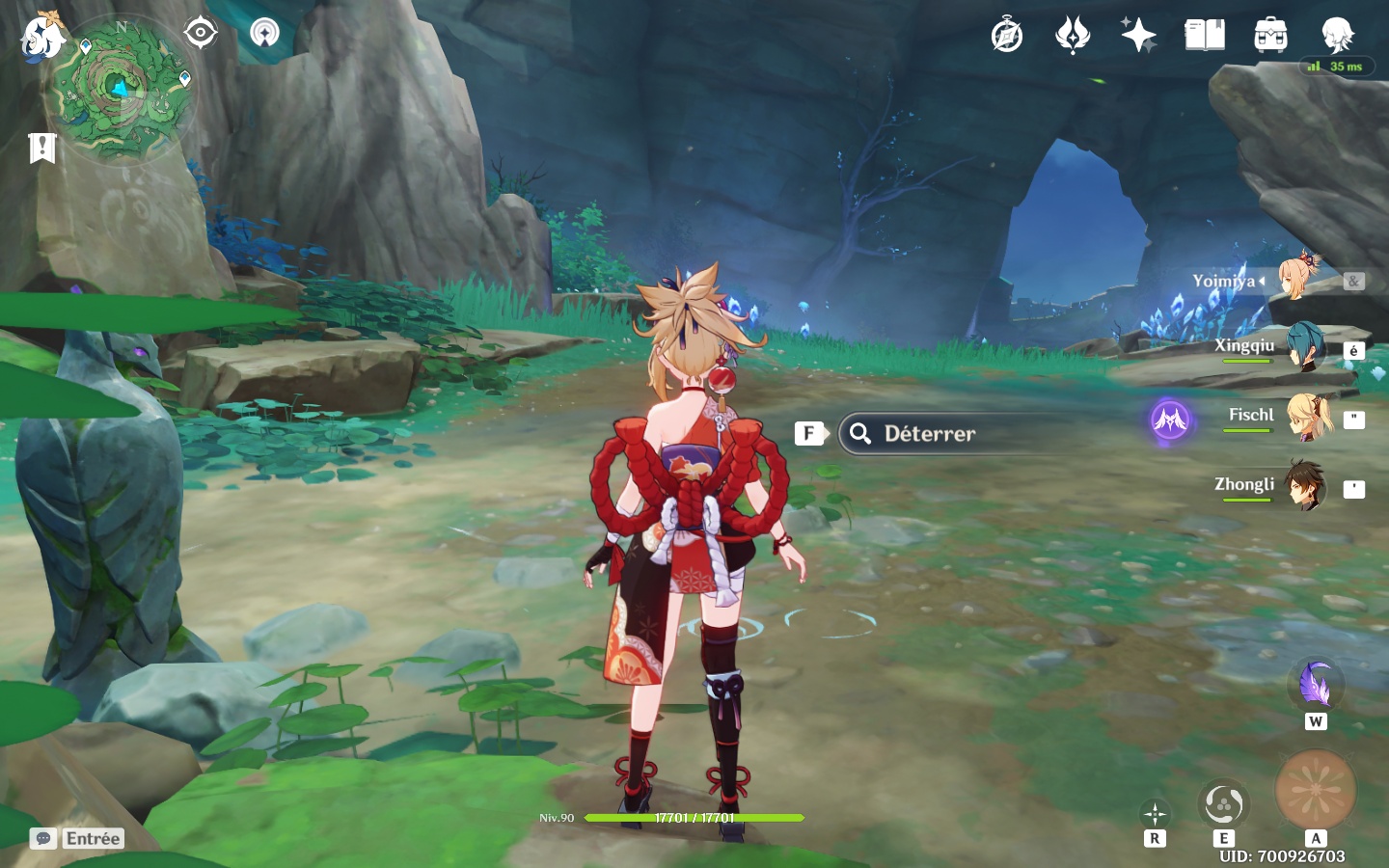Screen dimensions: 1389x868
Task: Use the purple feather gadget
Action: coord(1316,685)
